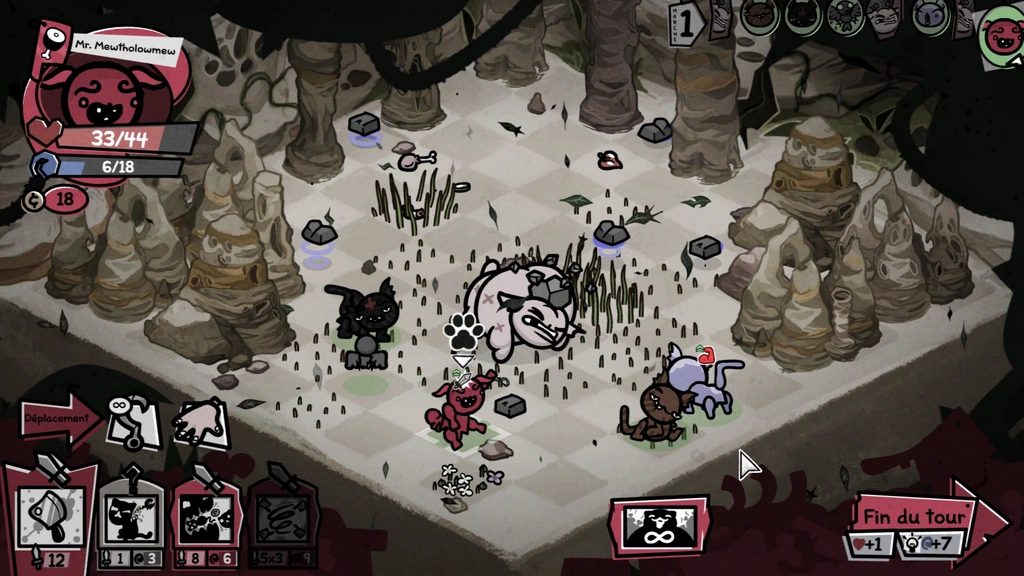1024x576 pixels.
Task: Select the brown cat in turn order
Action: (760, 16)
